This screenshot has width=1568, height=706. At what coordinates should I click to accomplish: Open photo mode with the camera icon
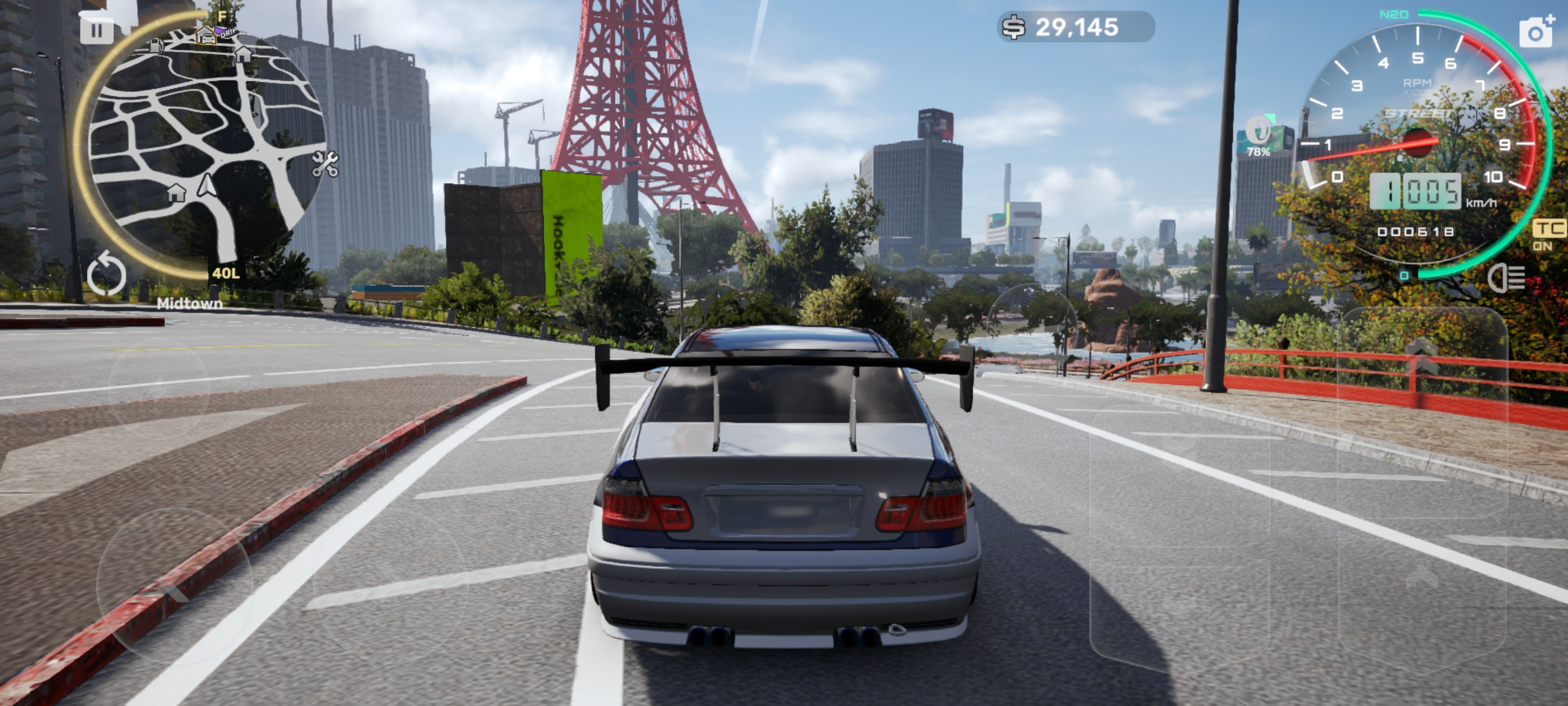[1536, 32]
